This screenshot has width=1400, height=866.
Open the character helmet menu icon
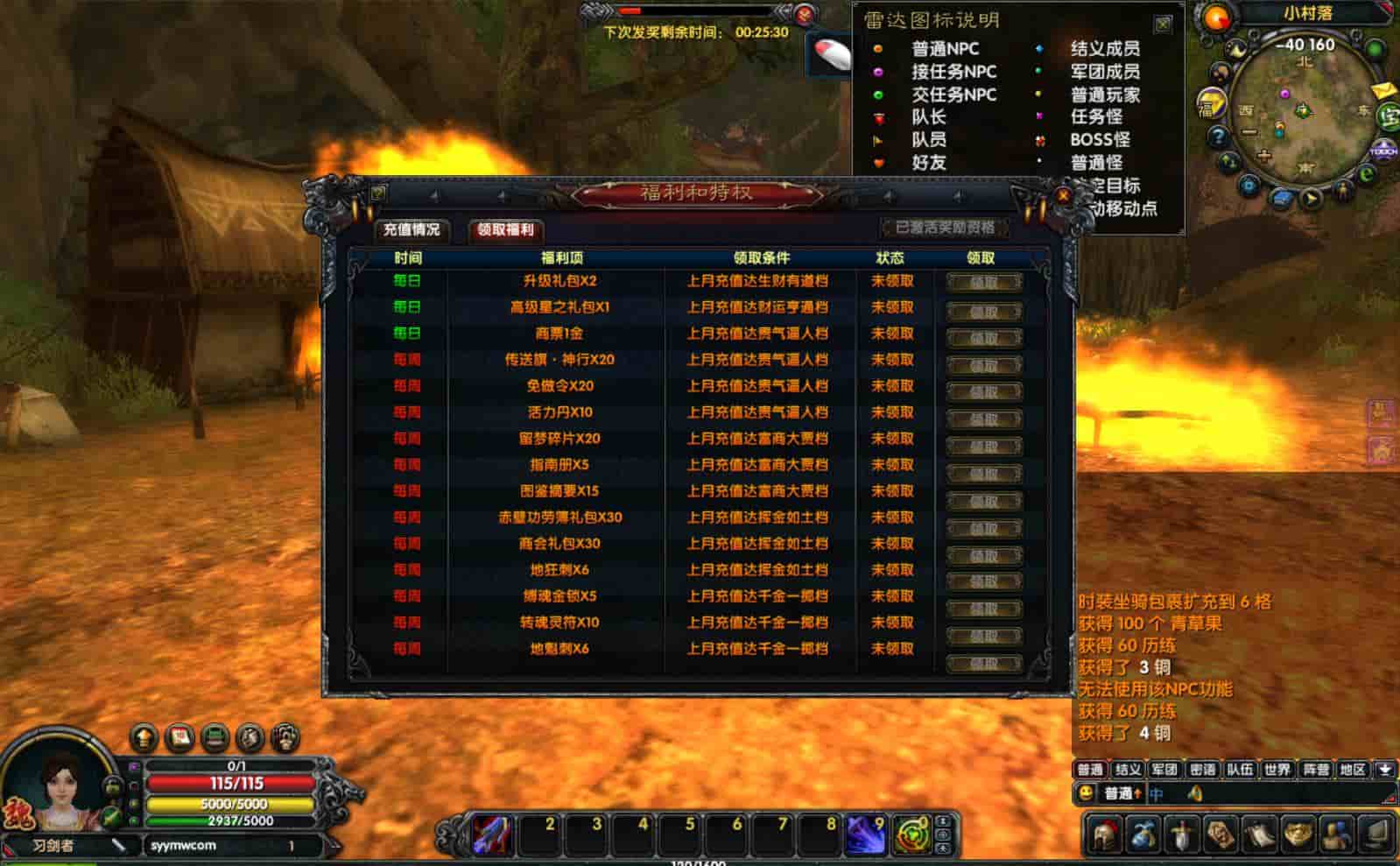[1106, 834]
